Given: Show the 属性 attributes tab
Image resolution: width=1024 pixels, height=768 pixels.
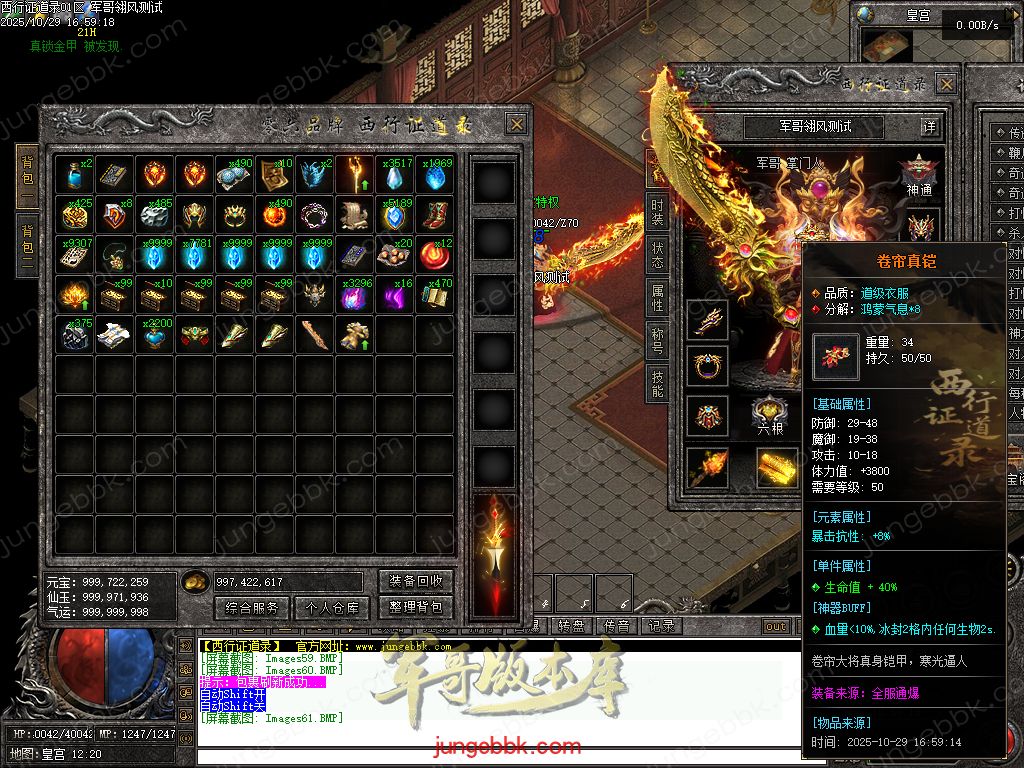Looking at the screenshot, I should pos(657,297).
